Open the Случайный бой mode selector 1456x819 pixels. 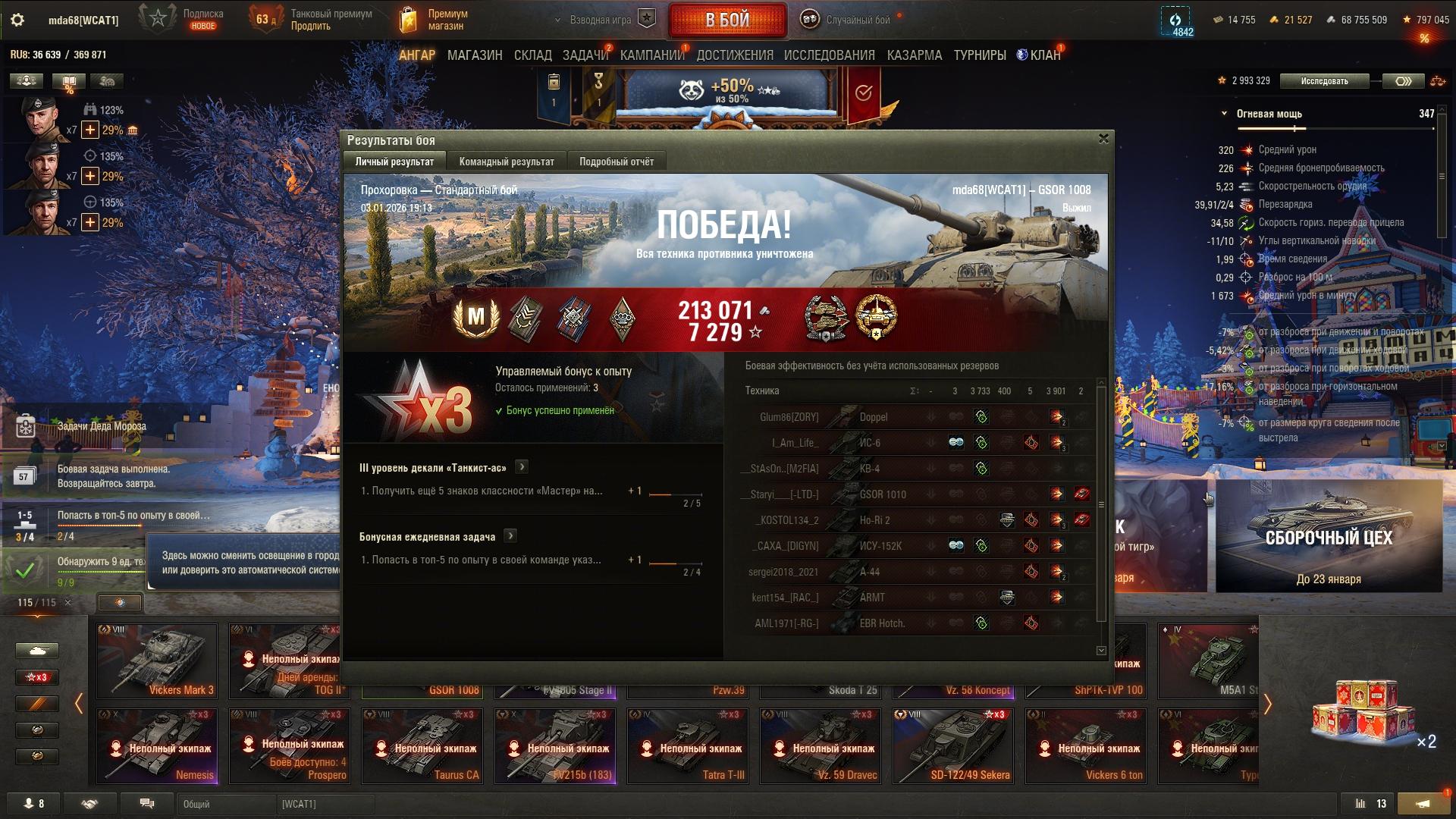[849, 20]
